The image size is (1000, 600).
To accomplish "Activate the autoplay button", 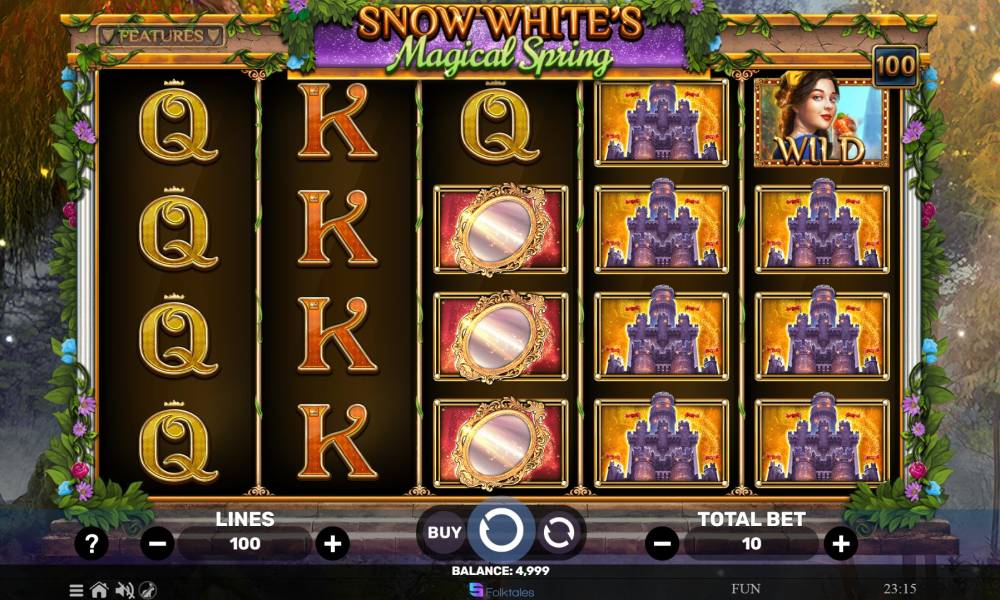I will click(x=558, y=532).
